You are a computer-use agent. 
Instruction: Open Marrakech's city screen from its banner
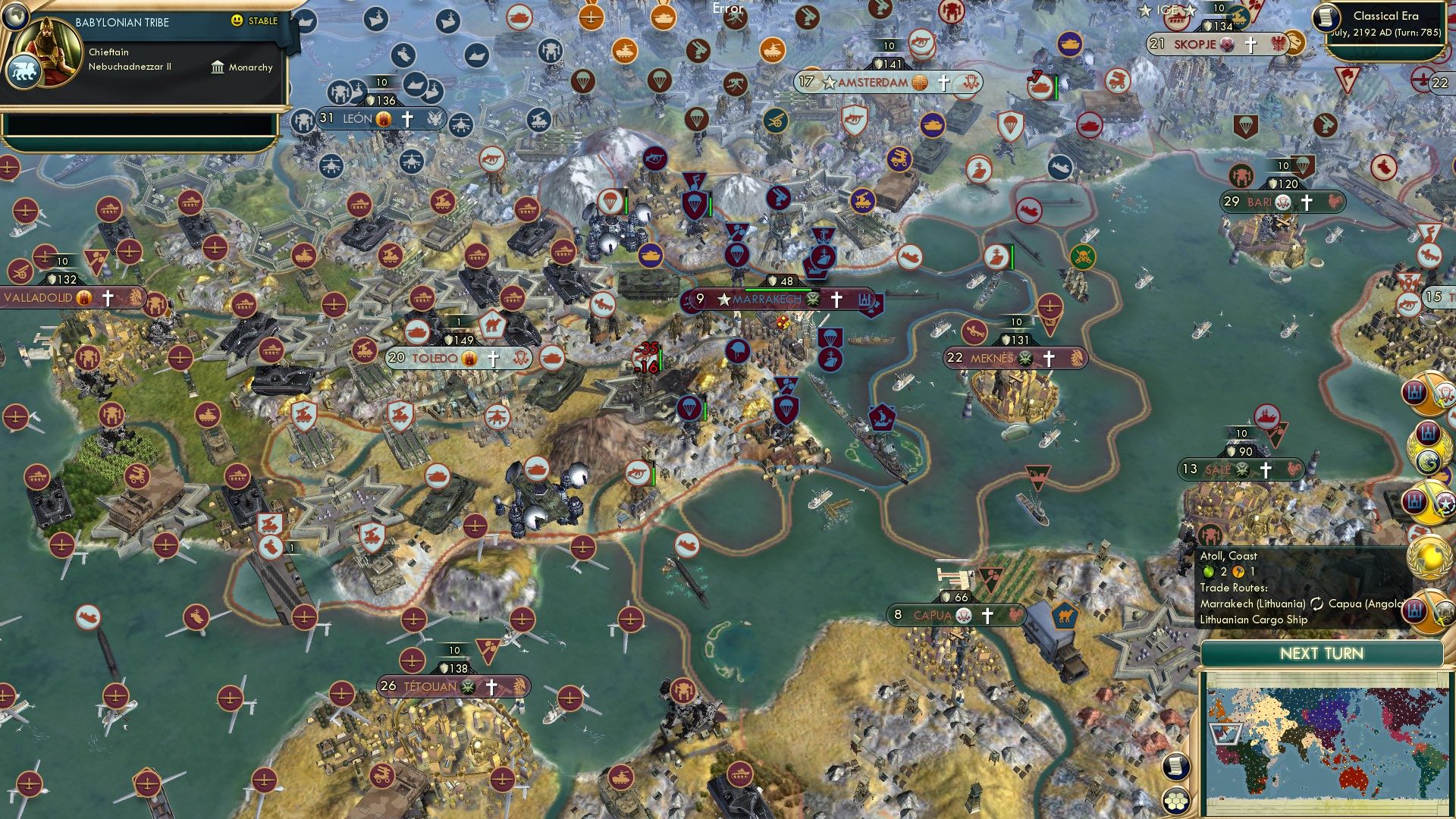[x=766, y=300]
